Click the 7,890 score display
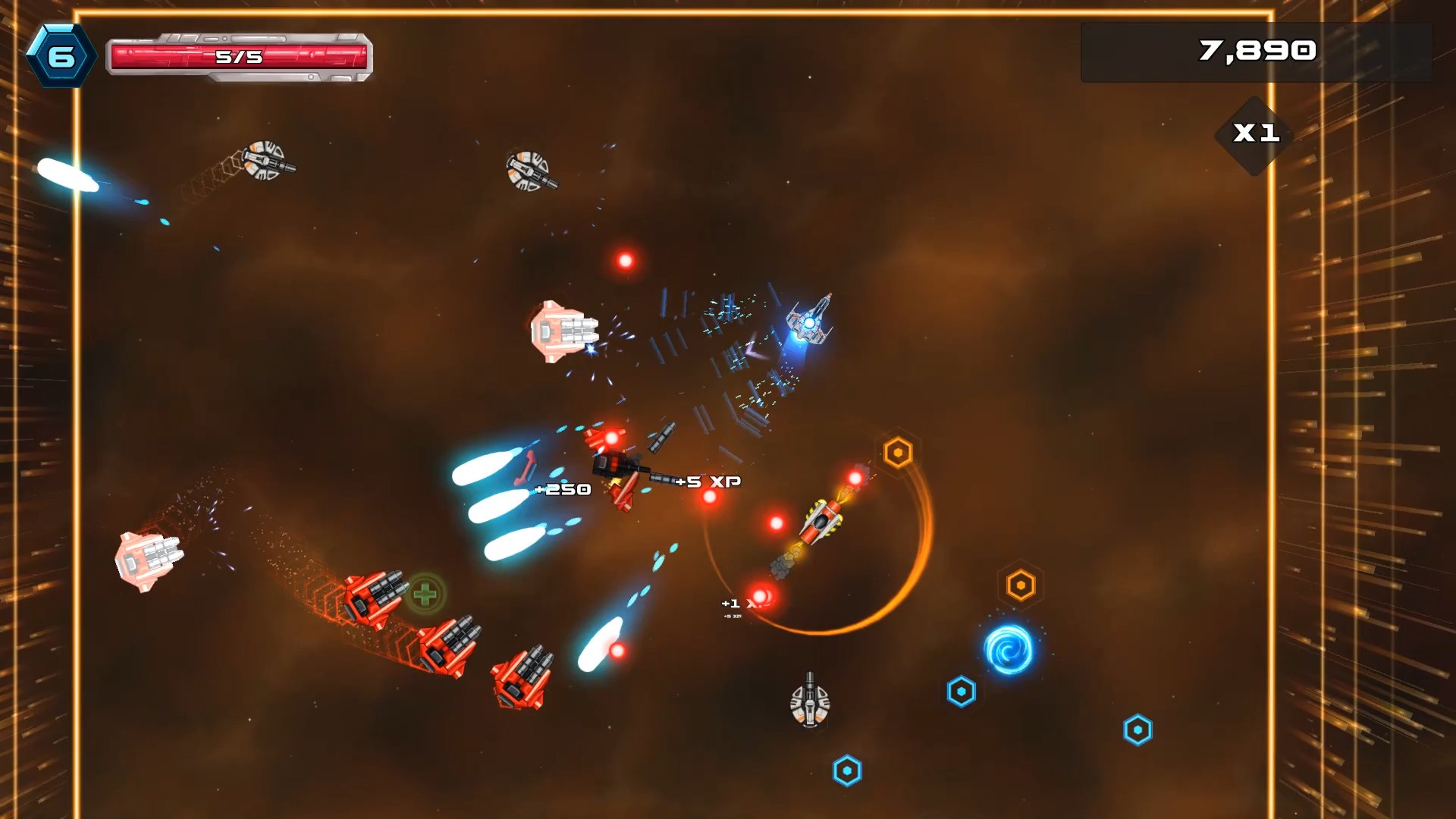Image resolution: width=1456 pixels, height=819 pixels. point(1257,50)
